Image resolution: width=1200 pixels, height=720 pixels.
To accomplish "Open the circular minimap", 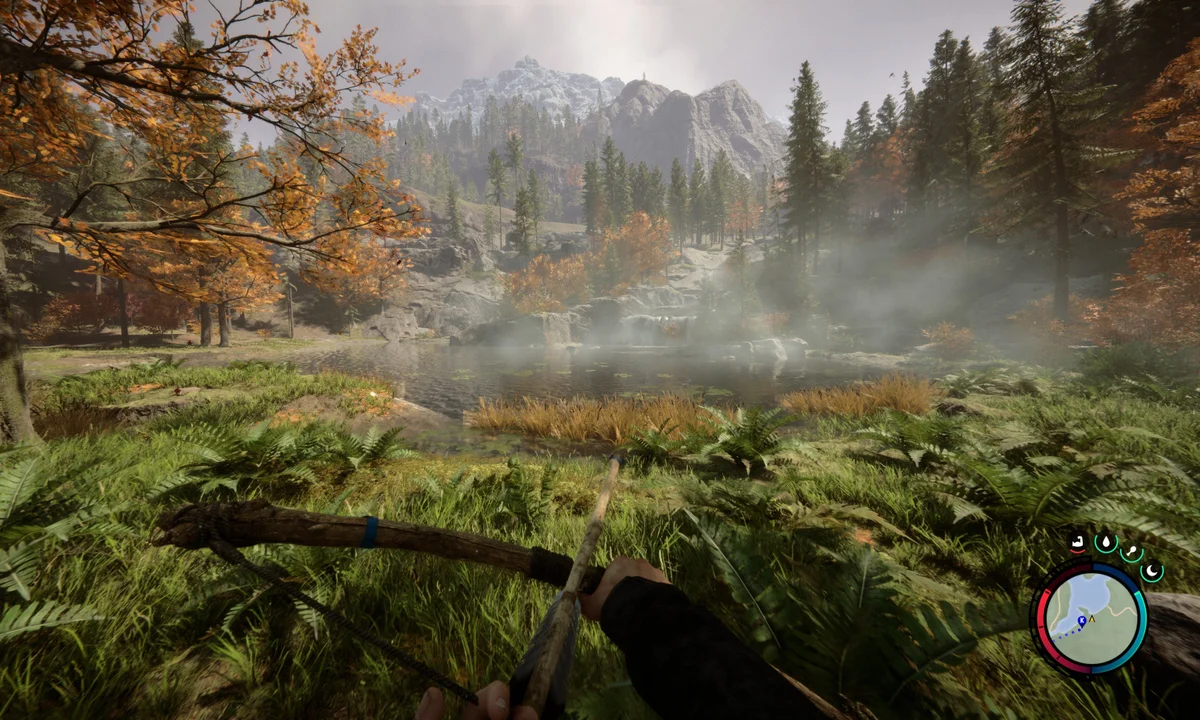I will point(1089,617).
